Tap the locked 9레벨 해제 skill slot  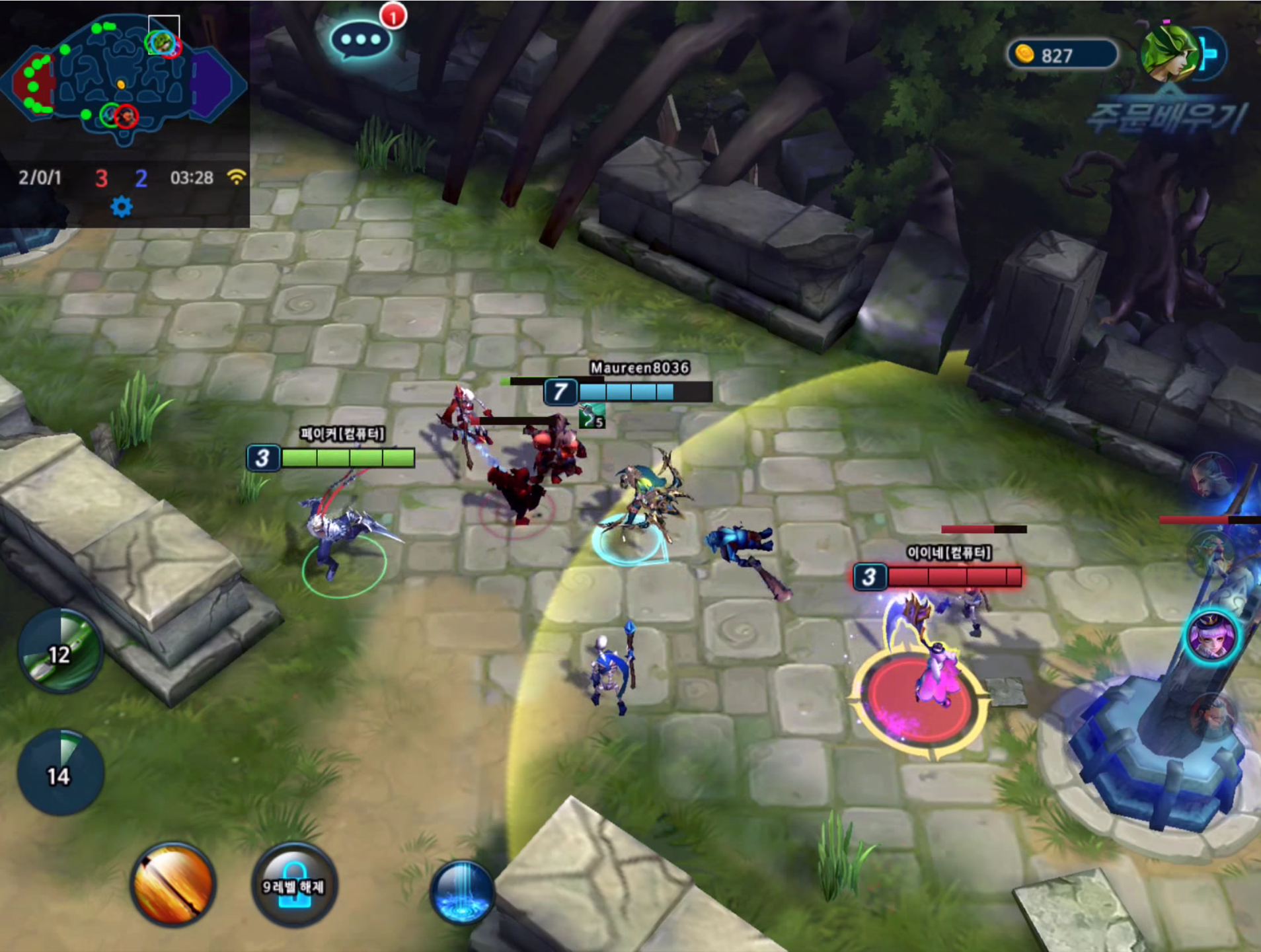click(x=294, y=885)
